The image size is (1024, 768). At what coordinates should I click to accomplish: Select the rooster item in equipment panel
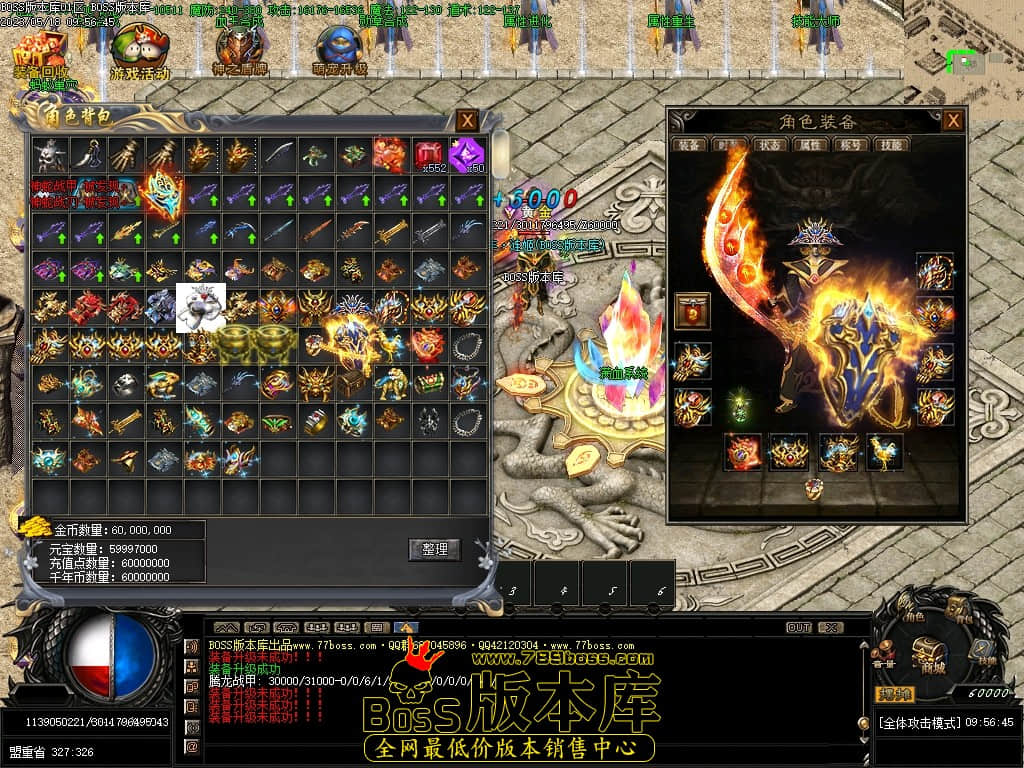coord(884,452)
